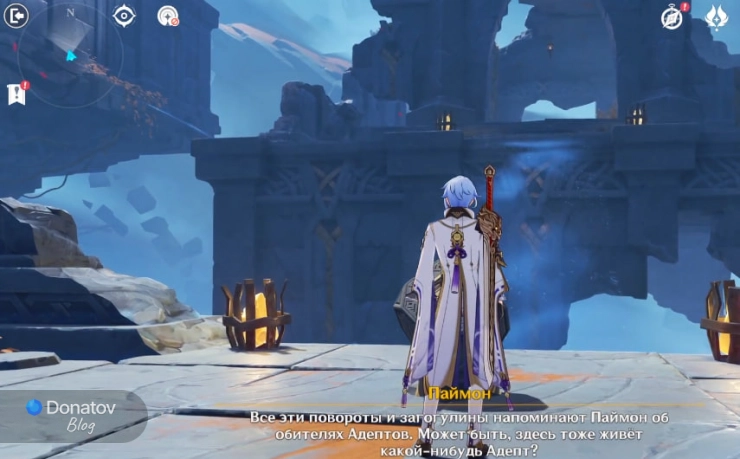
Task: Activate the eye-shaped Elemental Sight icon
Action: 124,15
